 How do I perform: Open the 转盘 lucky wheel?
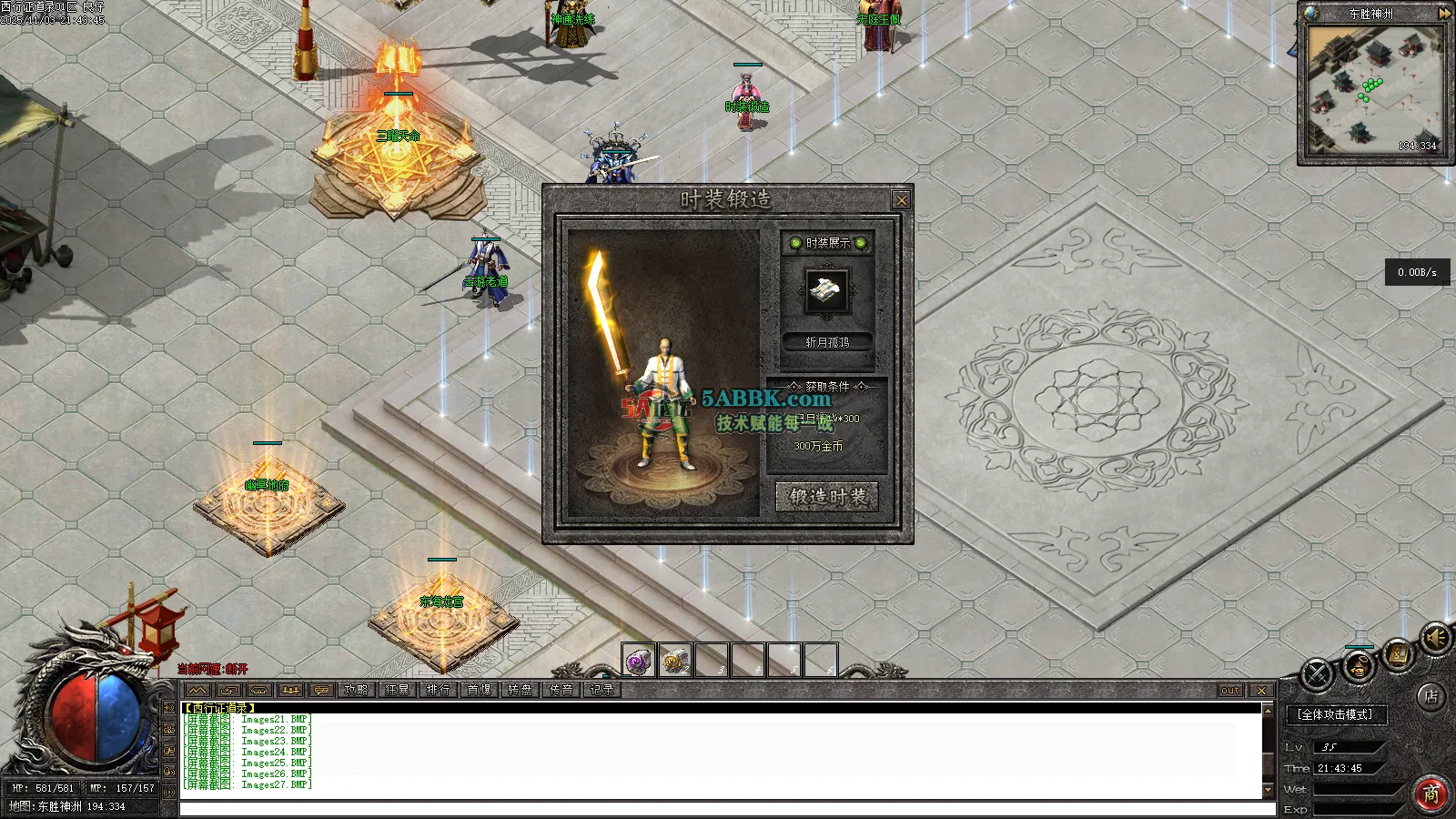[x=521, y=691]
